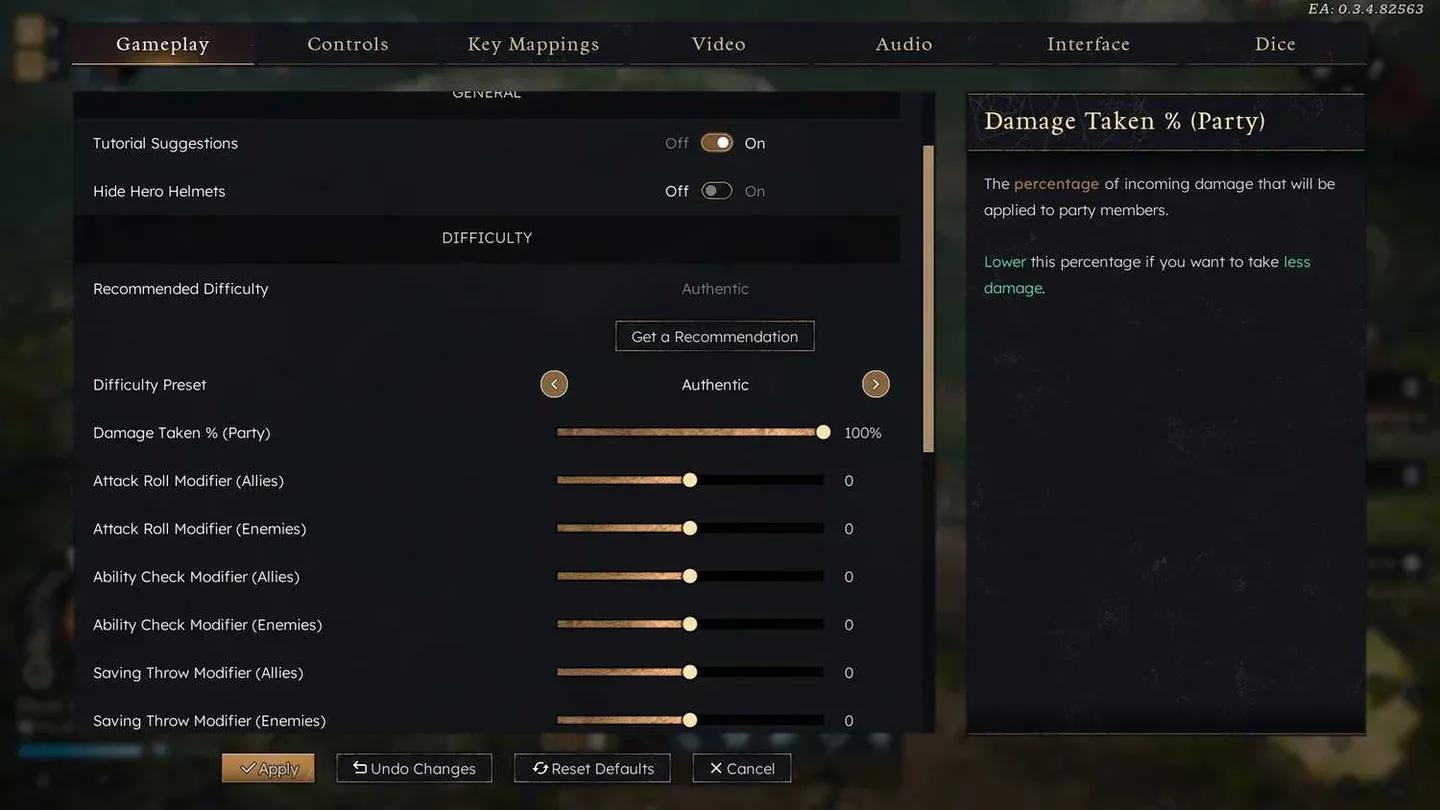Adjust the Attack Roll Modifier (Allies) slider
Image resolution: width=1440 pixels, height=810 pixels.
690,480
